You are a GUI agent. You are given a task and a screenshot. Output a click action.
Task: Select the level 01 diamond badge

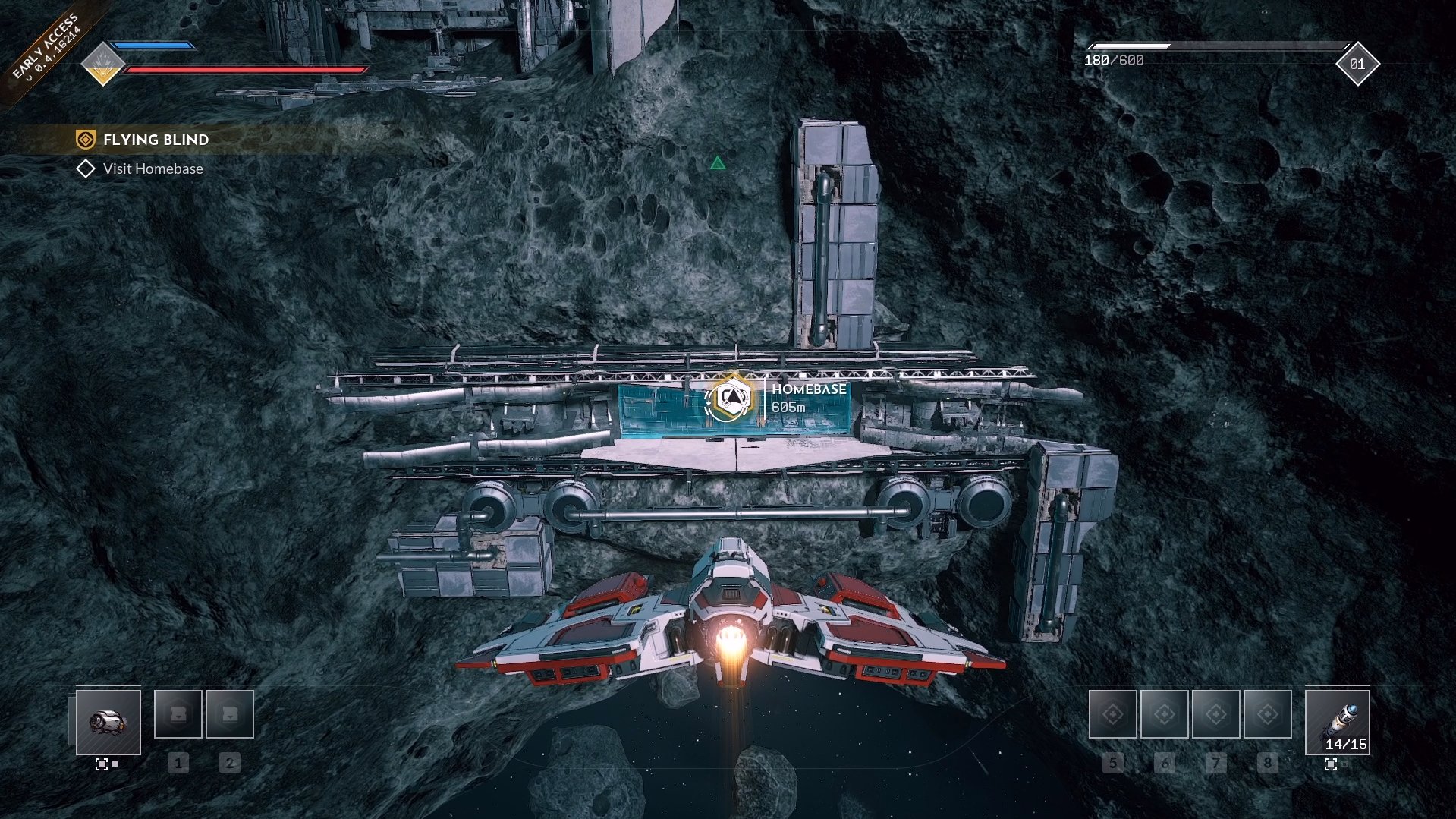point(1357,65)
